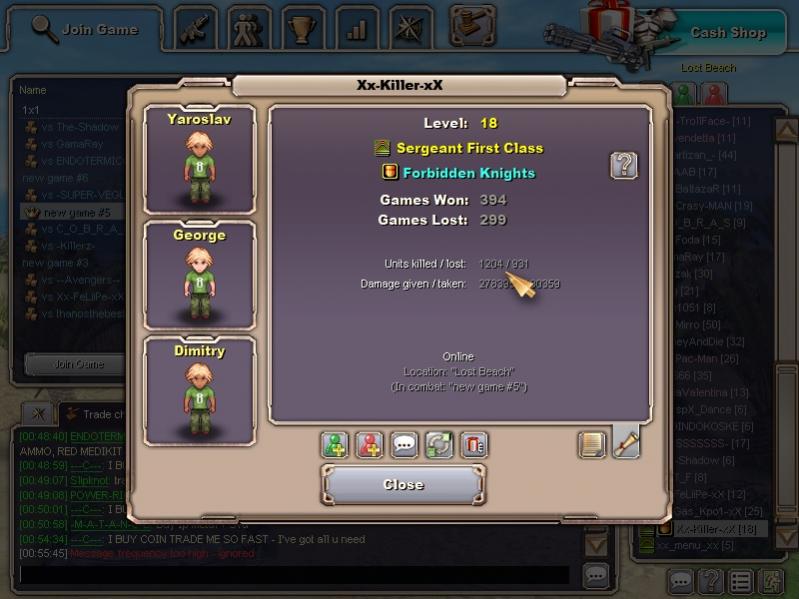Open the bar chart rankings tab

[x=357, y=29]
